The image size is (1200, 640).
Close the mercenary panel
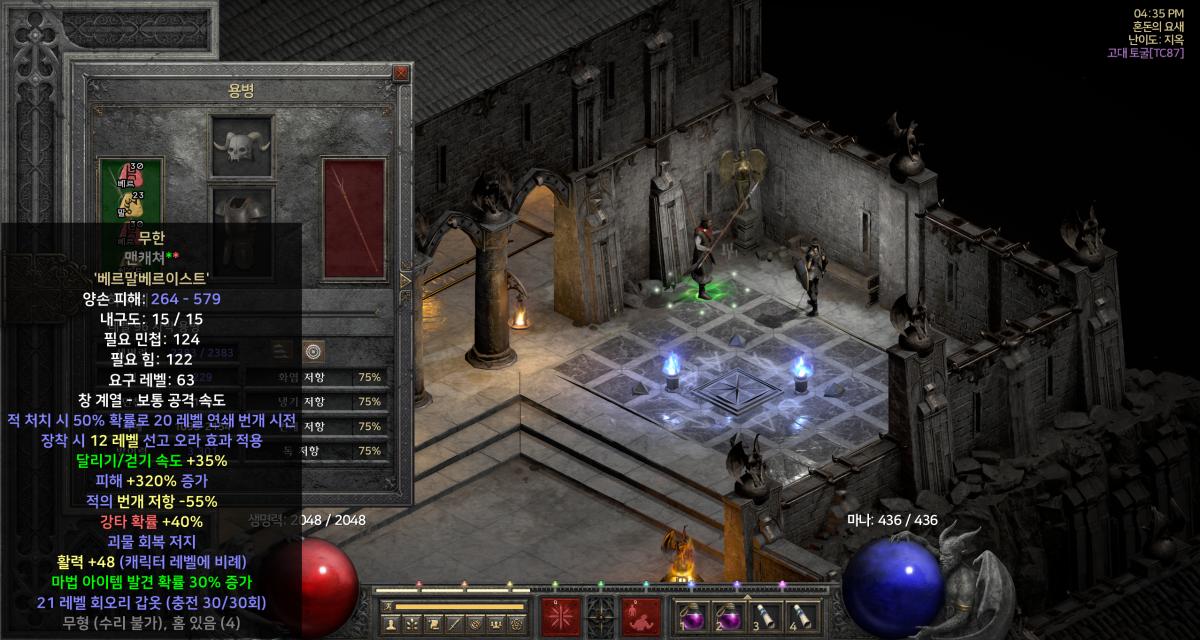401,73
